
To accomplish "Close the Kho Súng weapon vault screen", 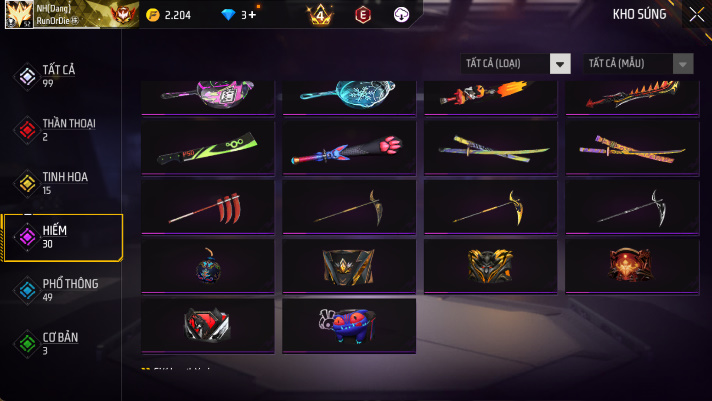I will 696,14.
